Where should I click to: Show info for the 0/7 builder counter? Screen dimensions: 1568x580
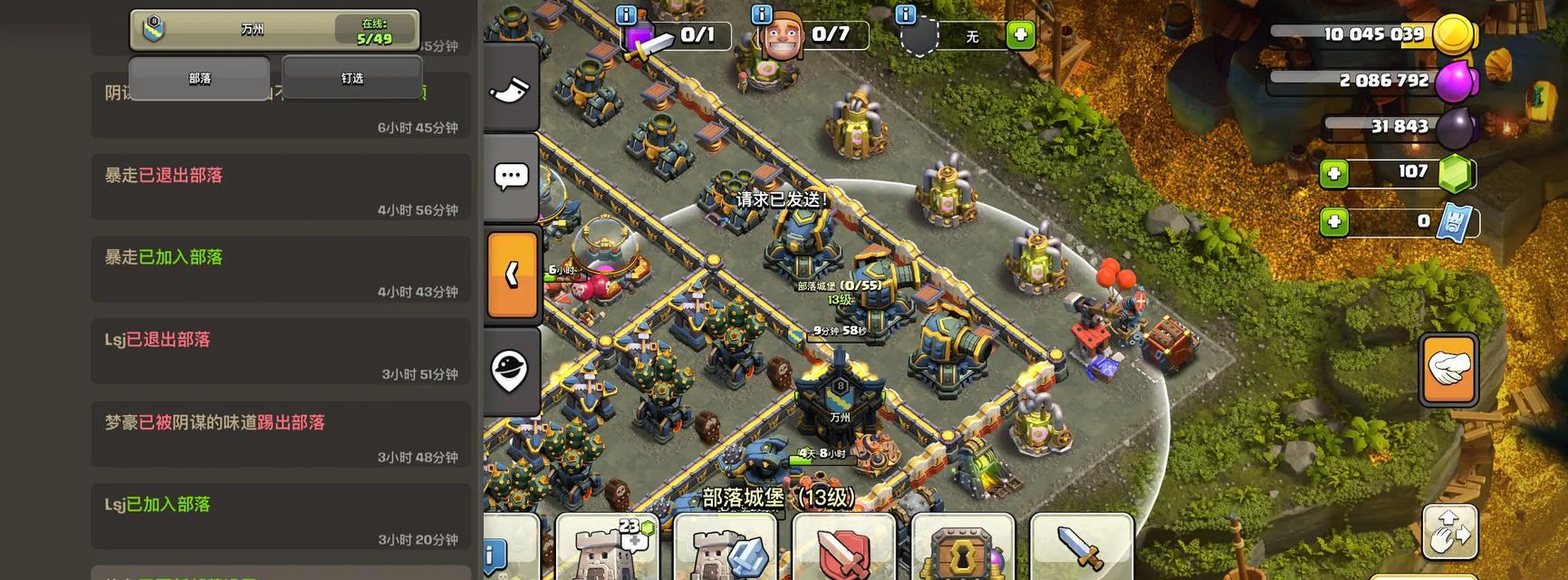762,14
